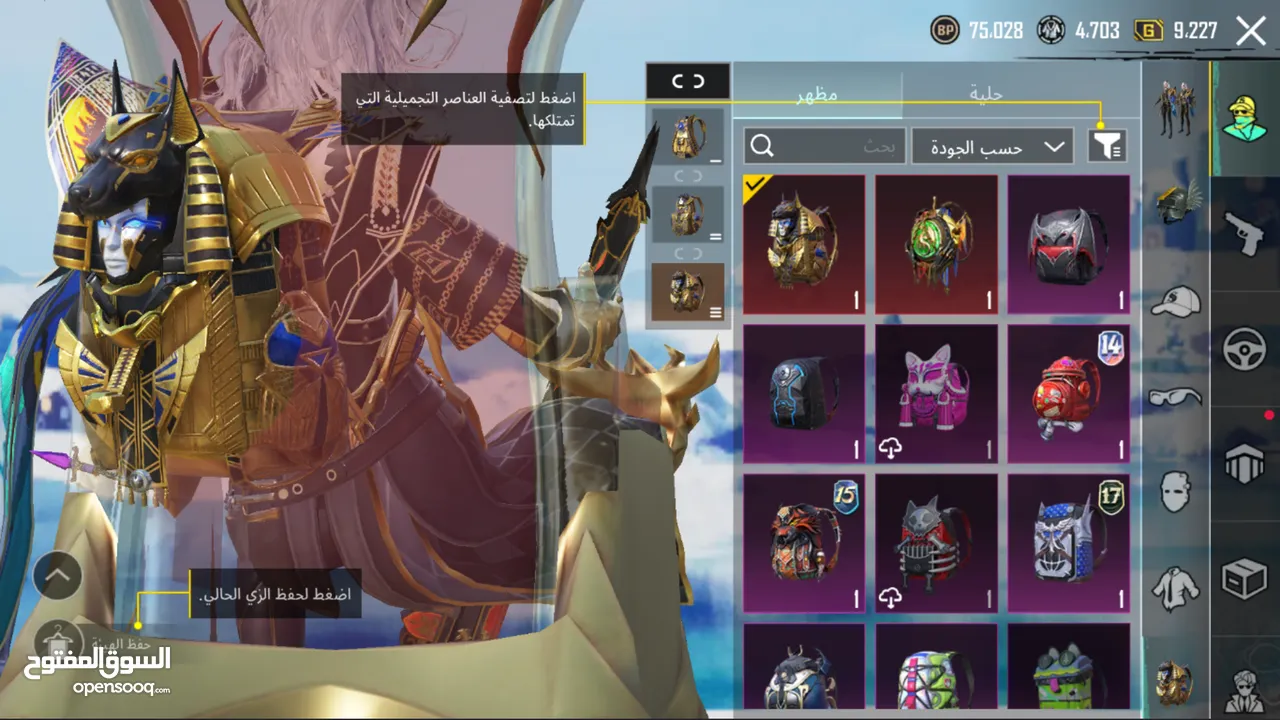This screenshot has height=720, width=1280.
Task: Open the jacket clothing category
Action: point(1175,588)
